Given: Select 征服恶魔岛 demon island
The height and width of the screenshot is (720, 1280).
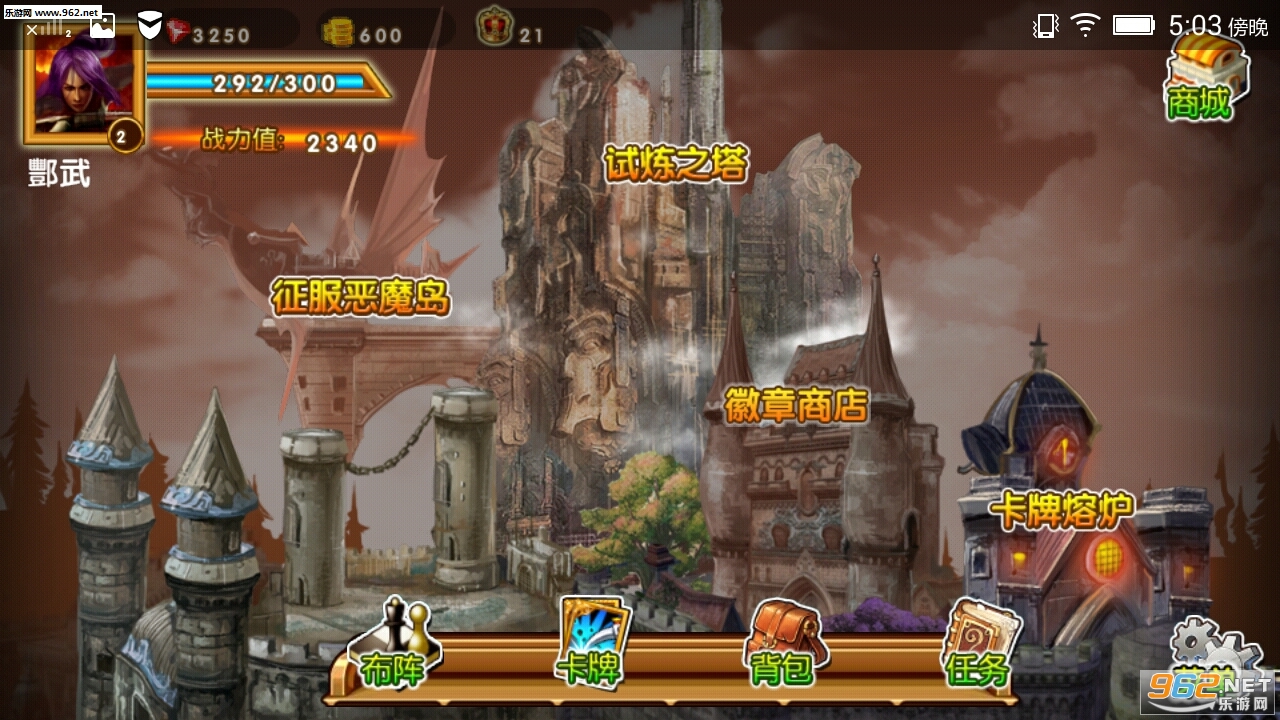Looking at the screenshot, I should (361, 297).
